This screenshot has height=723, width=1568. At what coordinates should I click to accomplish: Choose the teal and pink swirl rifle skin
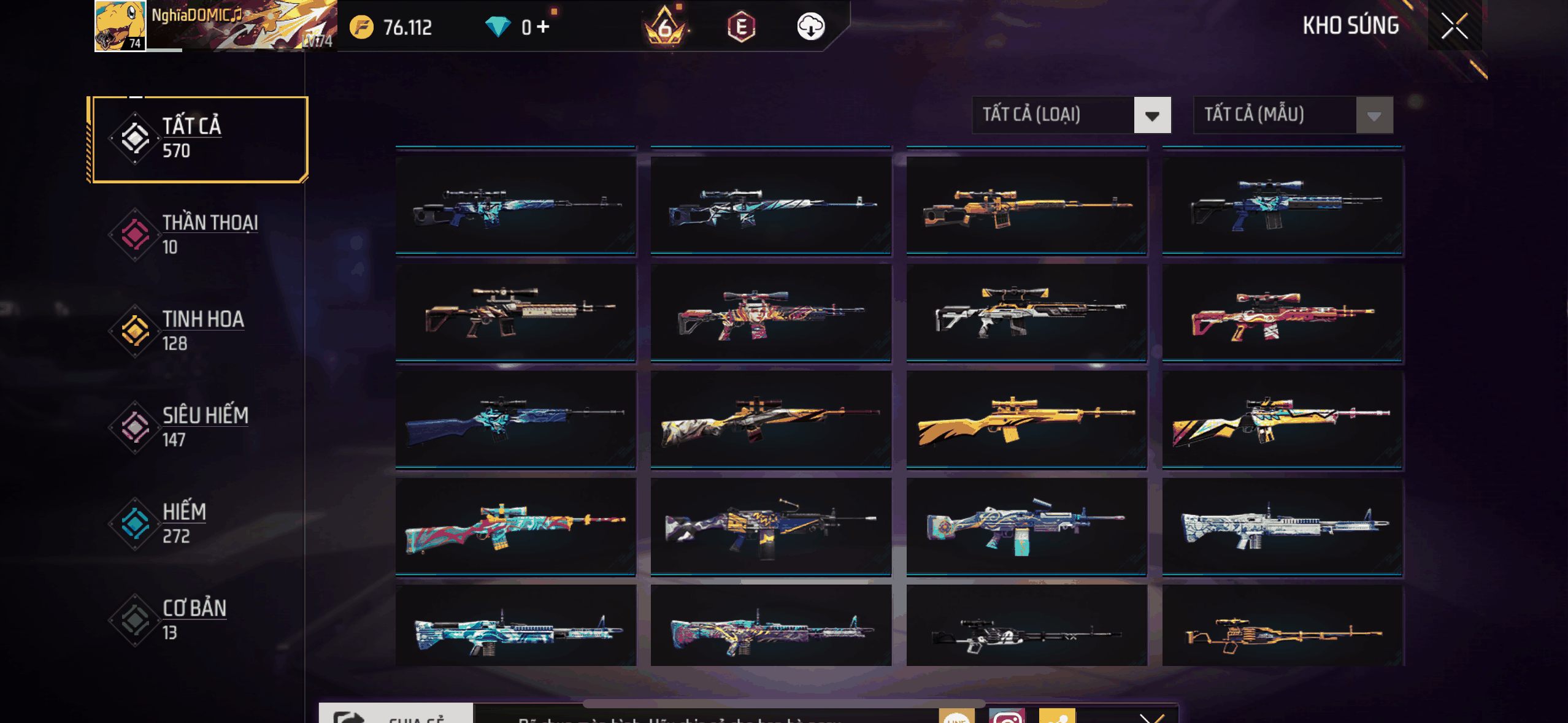coord(515,526)
